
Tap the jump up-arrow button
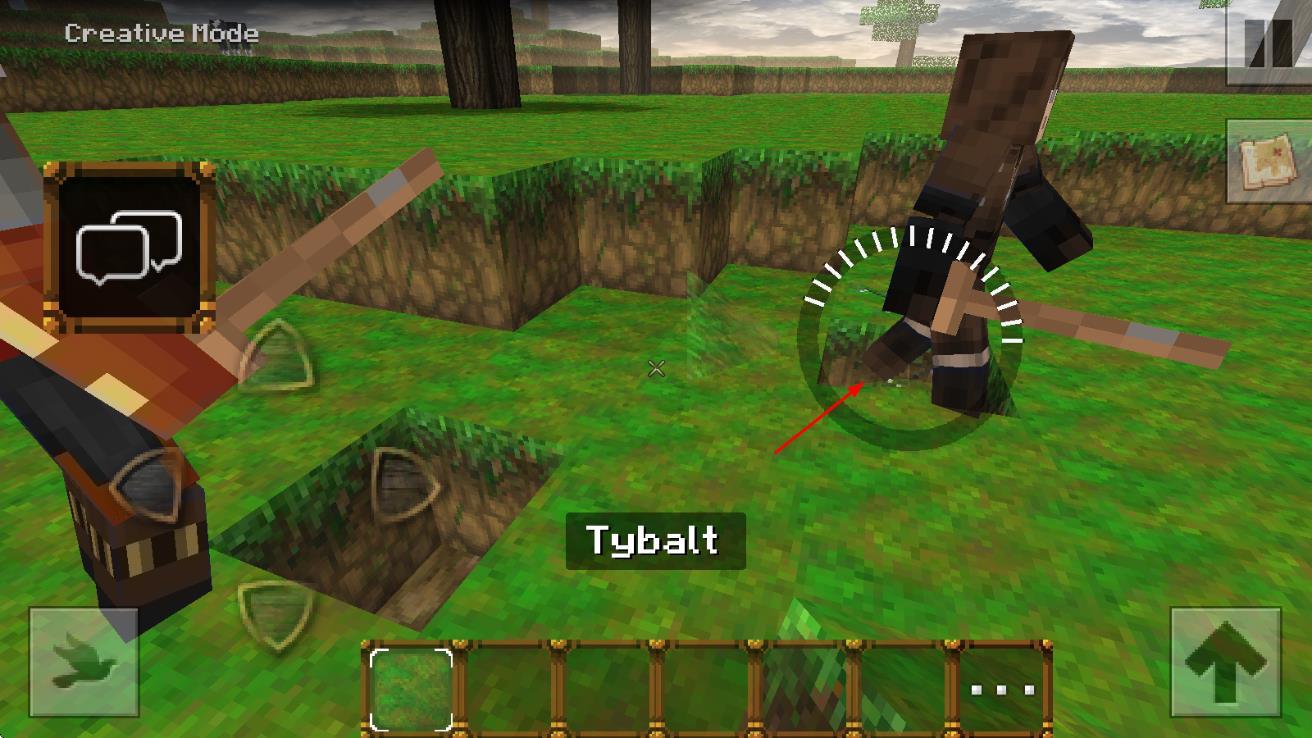(x=1225, y=662)
